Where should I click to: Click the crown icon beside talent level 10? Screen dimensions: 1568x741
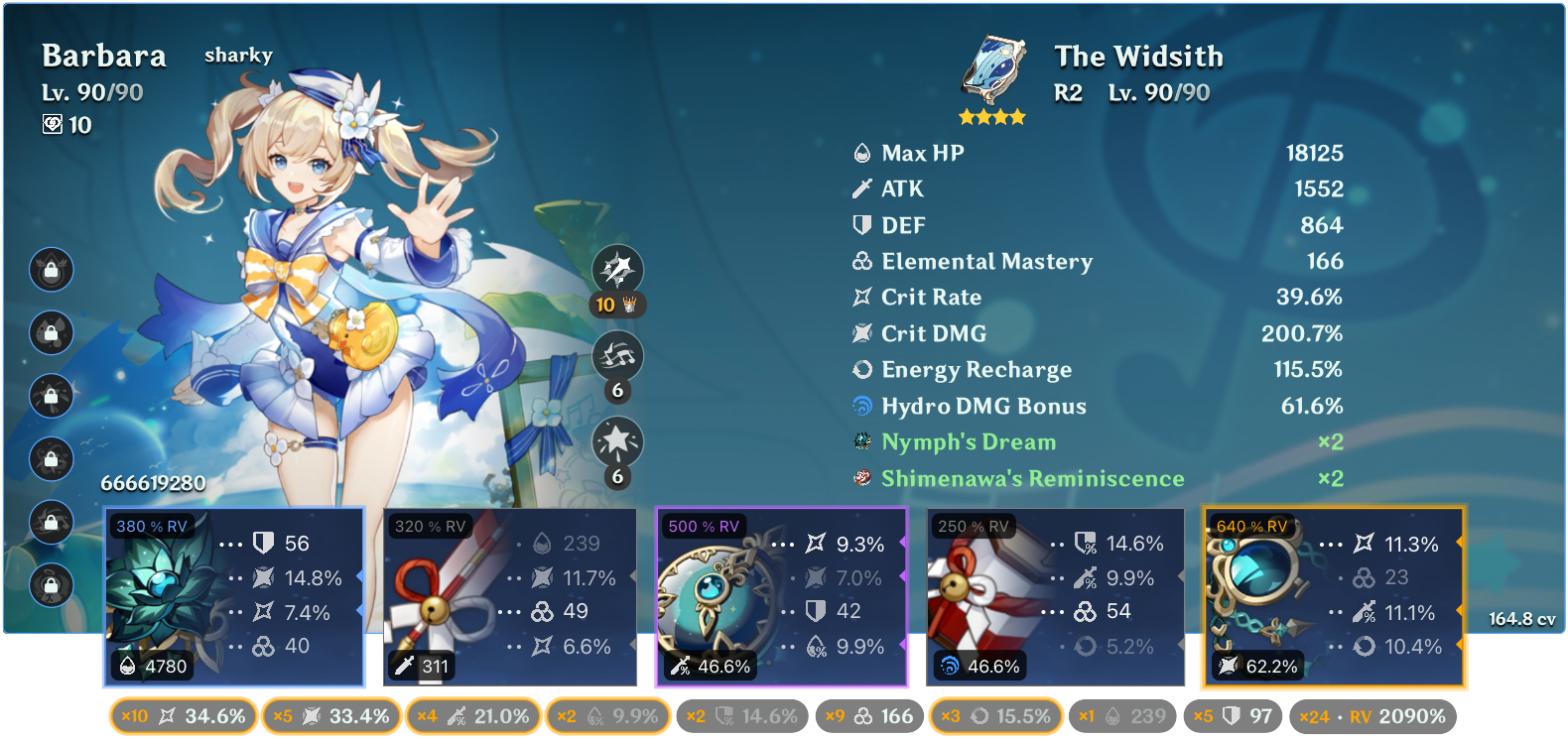[x=627, y=306]
